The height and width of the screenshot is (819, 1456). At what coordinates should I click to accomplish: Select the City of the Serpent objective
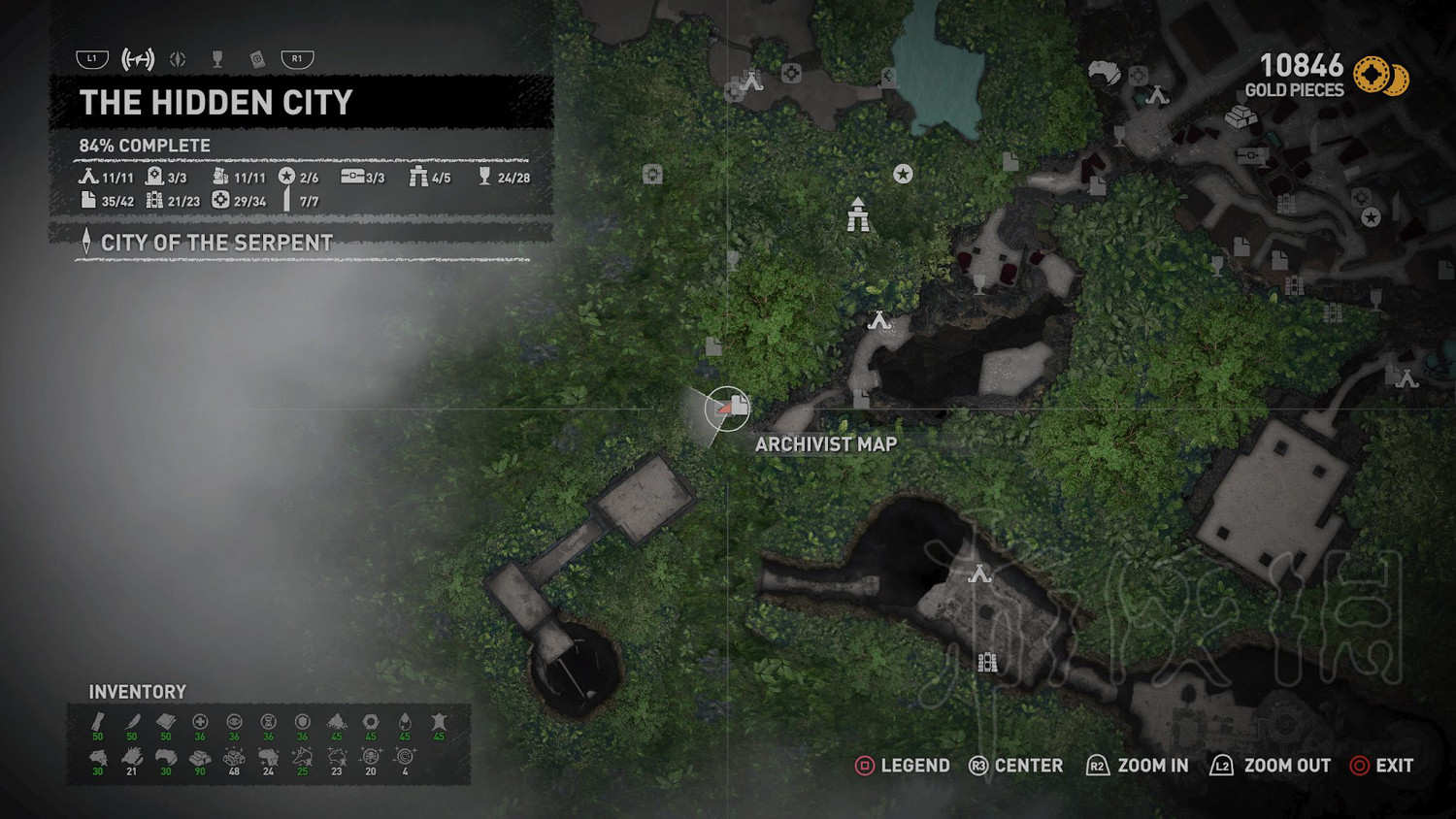click(x=216, y=243)
